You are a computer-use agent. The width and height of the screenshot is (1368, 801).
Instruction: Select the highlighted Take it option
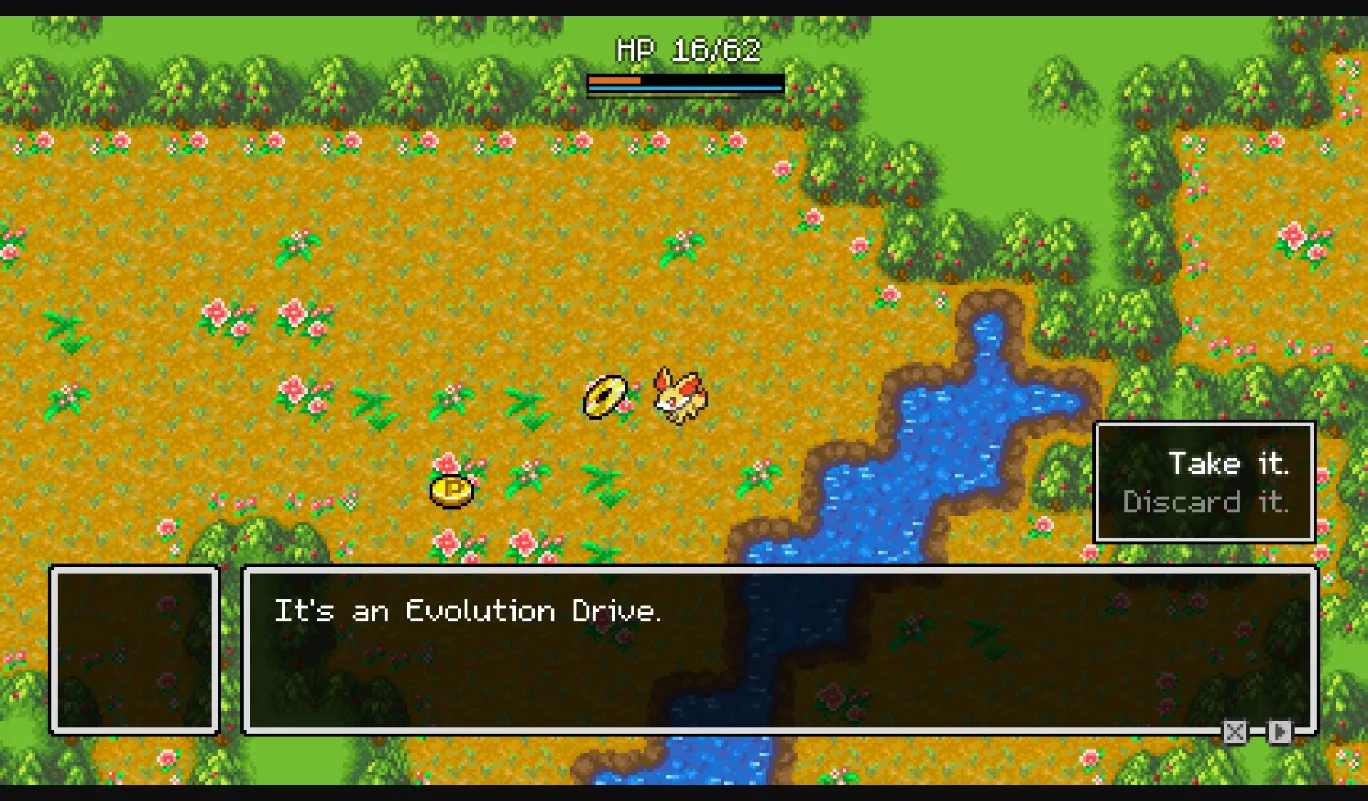coord(1228,463)
